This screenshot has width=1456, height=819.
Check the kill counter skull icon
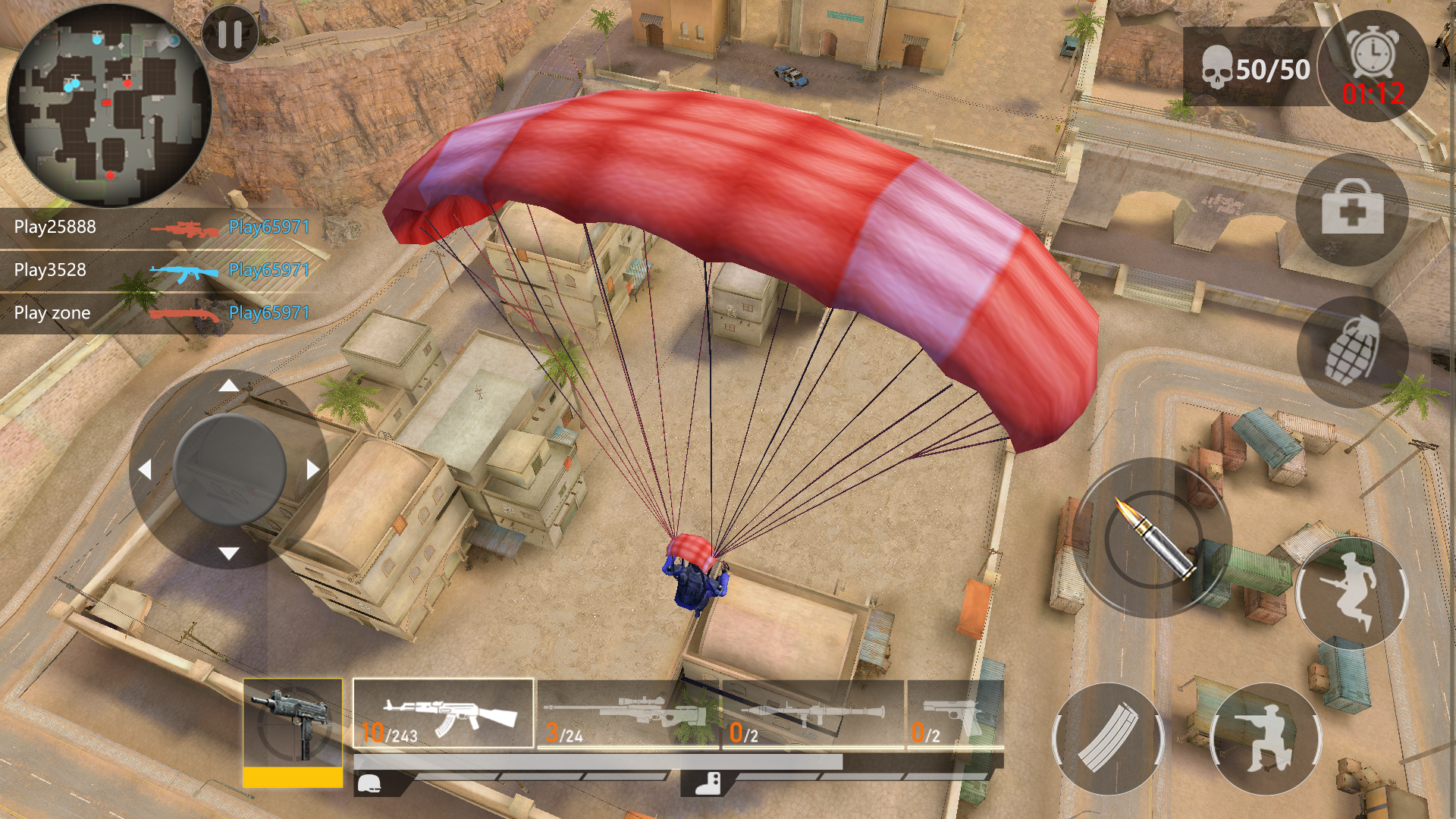(1217, 68)
